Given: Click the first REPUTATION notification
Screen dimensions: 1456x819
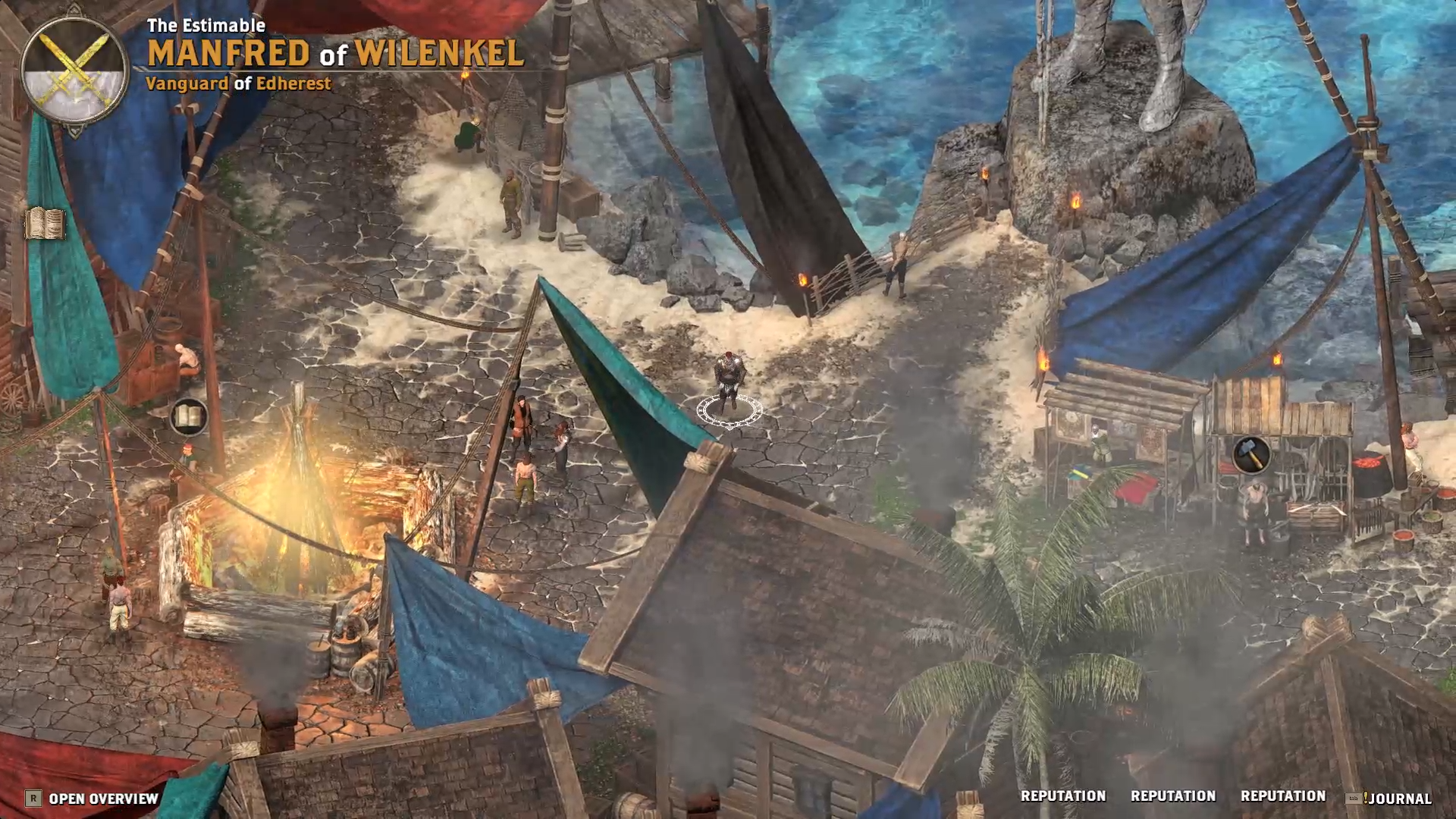Looking at the screenshot, I should 1063,796.
